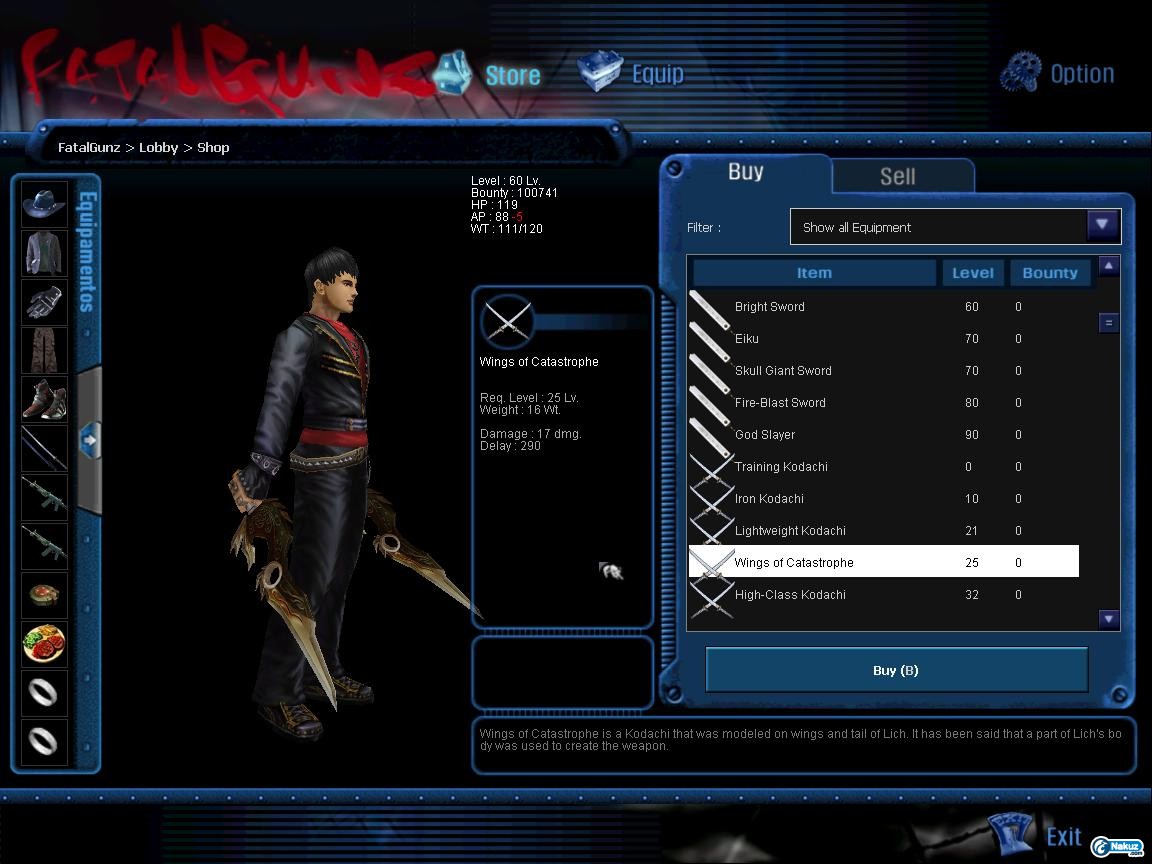Choose the Skull Giant Sword entry

pos(783,371)
